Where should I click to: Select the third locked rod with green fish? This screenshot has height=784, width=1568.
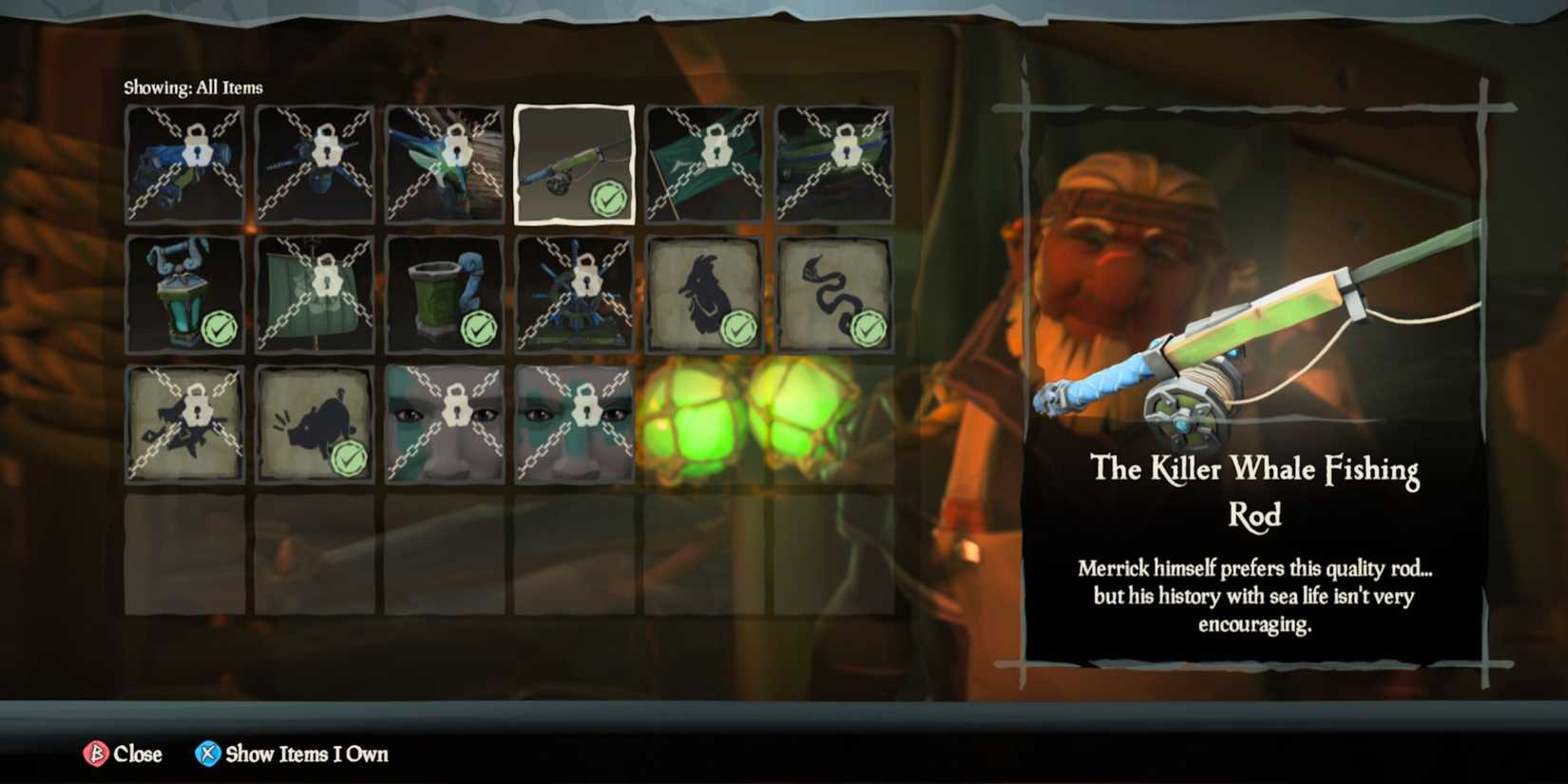(x=445, y=163)
